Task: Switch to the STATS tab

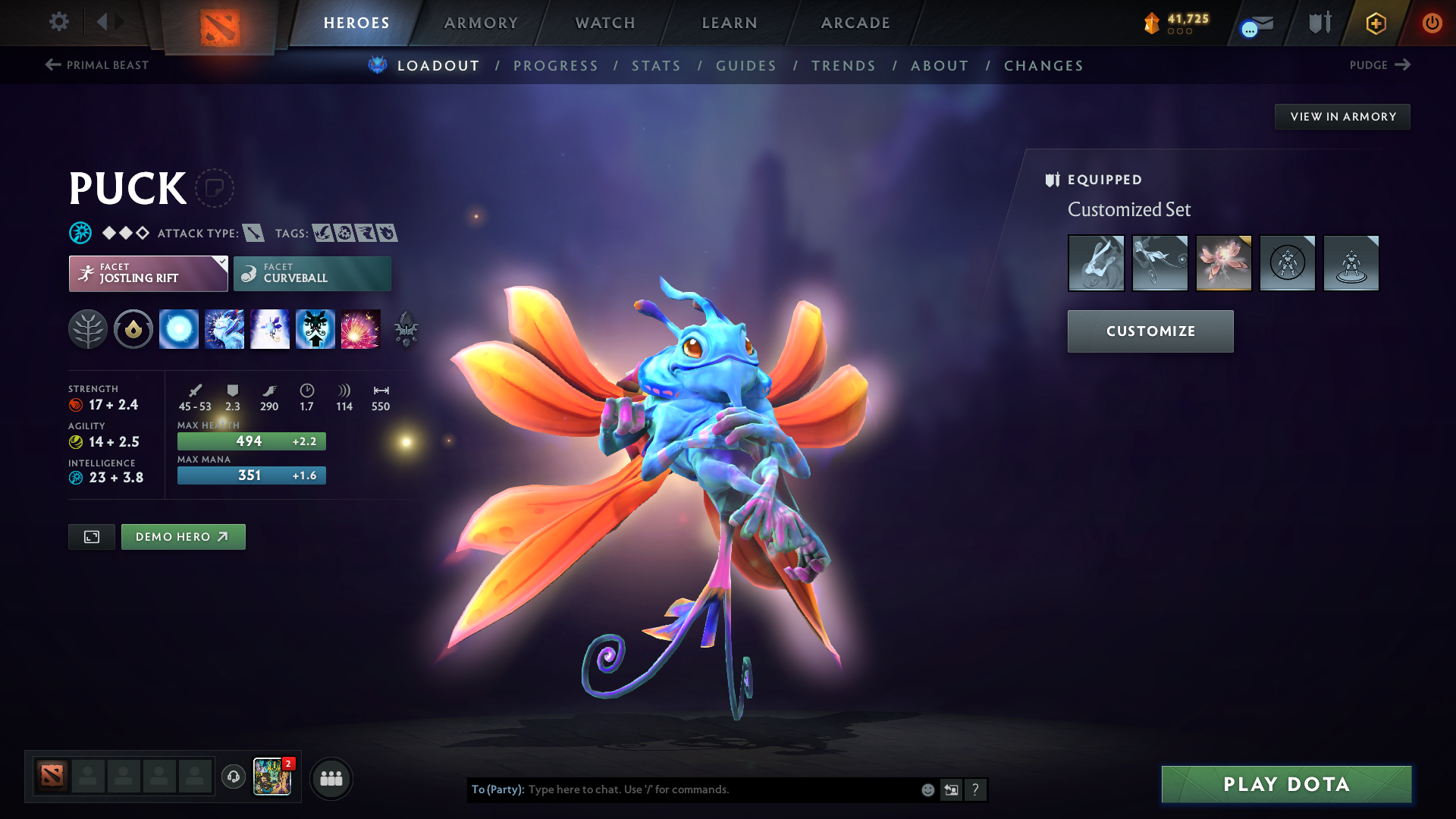Action: [656, 66]
